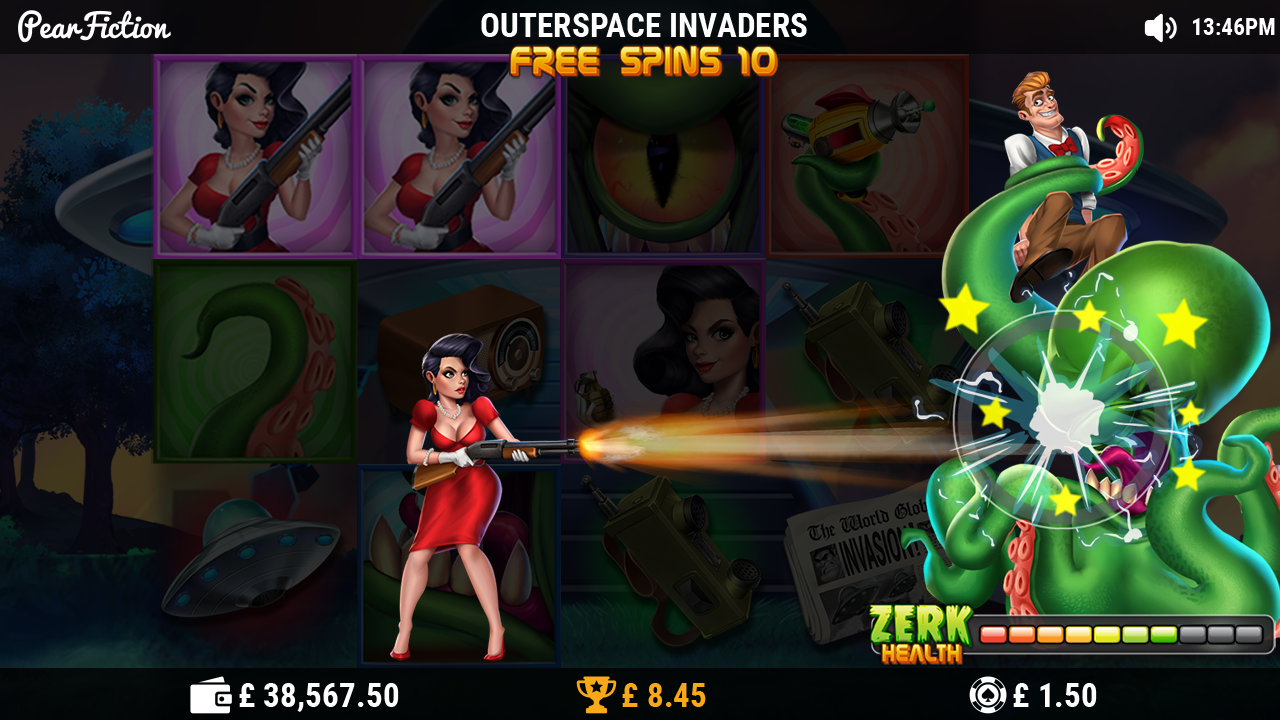Image resolution: width=1280 pixels, height=720 pixels.
Task: Click the FREE SPINS 10 counter
Action: (640, 61)
